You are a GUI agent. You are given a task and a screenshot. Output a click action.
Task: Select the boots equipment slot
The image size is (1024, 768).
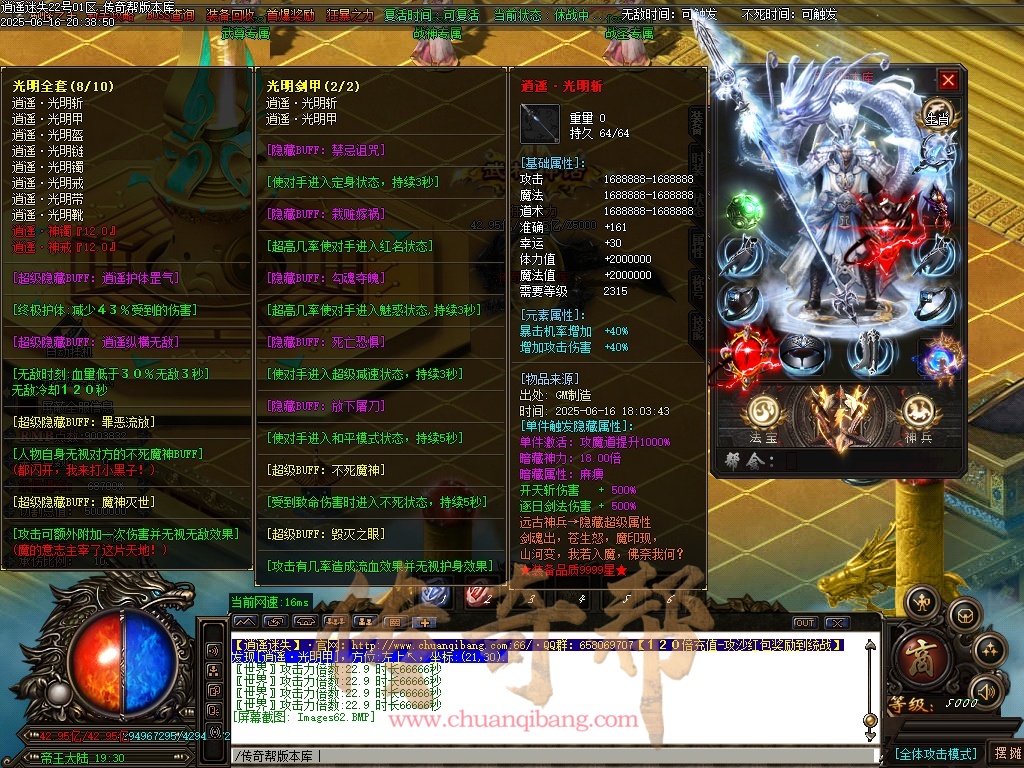[x=869, y=351]
